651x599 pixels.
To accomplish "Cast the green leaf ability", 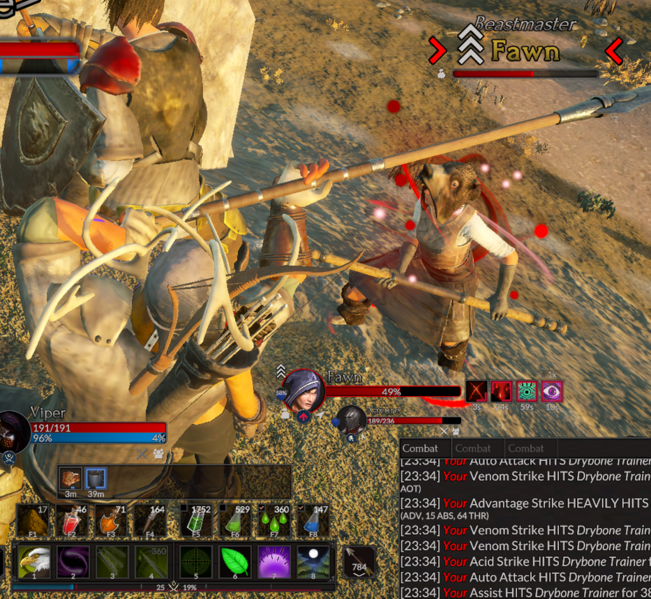I will pos(234,562).
